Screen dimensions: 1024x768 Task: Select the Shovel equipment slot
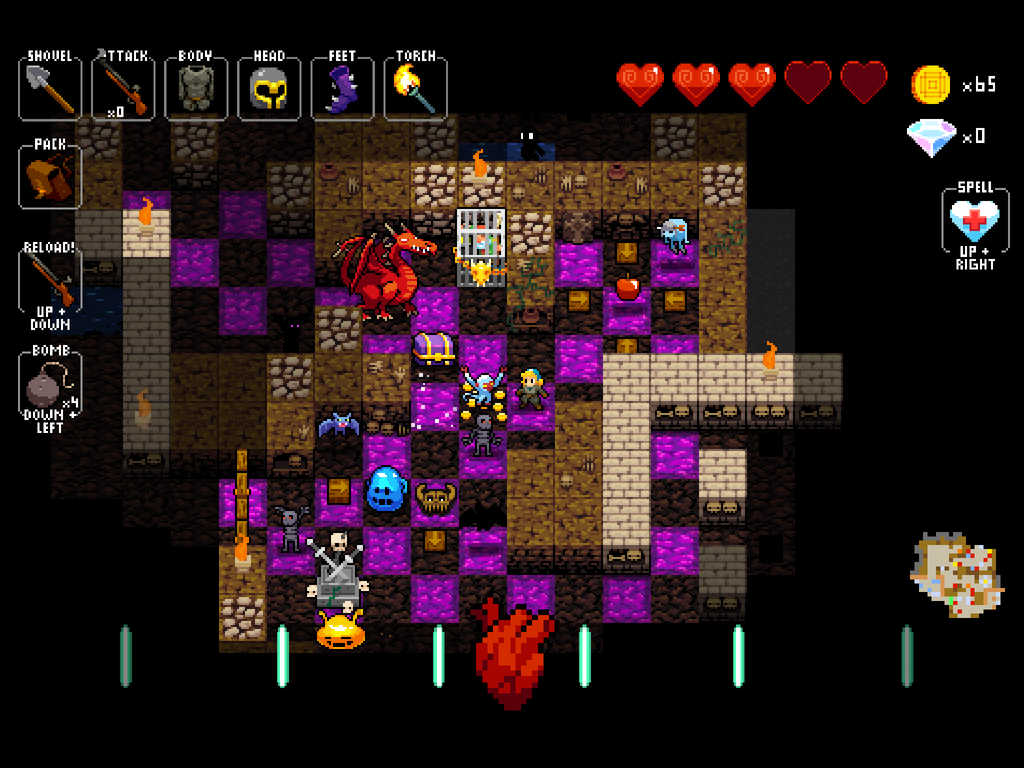(50, 89)
